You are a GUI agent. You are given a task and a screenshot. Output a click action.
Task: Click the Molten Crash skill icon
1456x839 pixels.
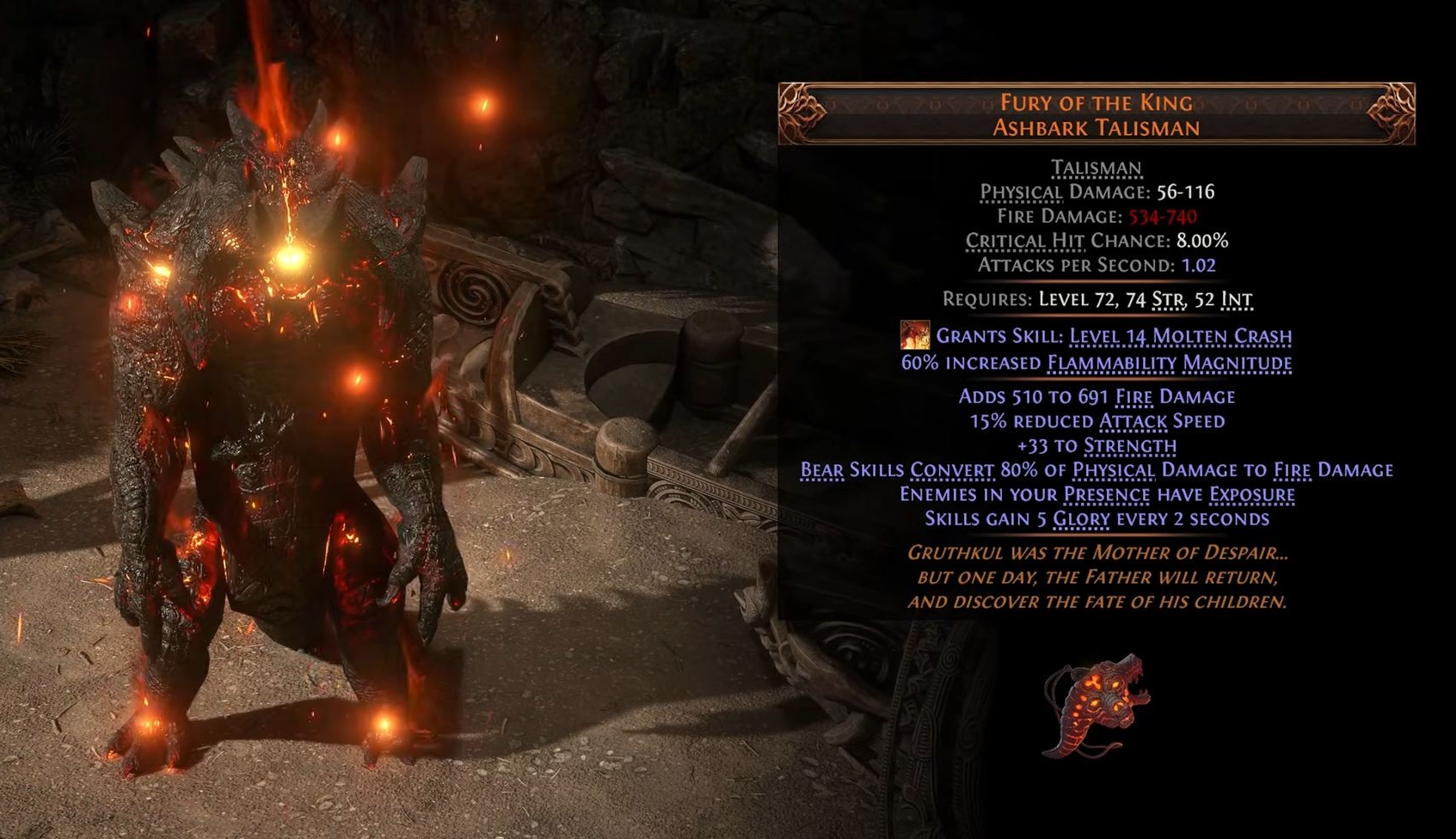914,335
